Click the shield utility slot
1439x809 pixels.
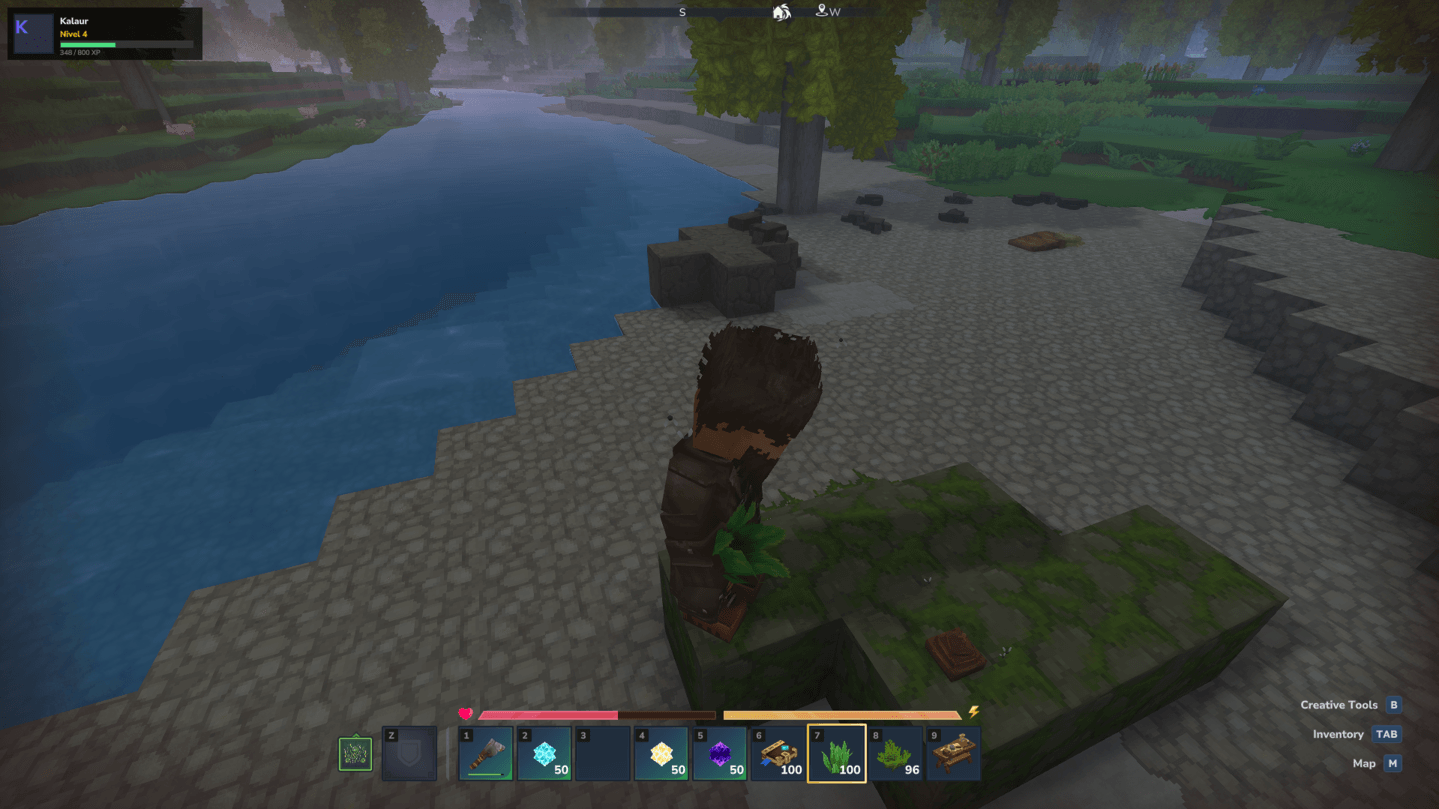[x=410, y=754]
